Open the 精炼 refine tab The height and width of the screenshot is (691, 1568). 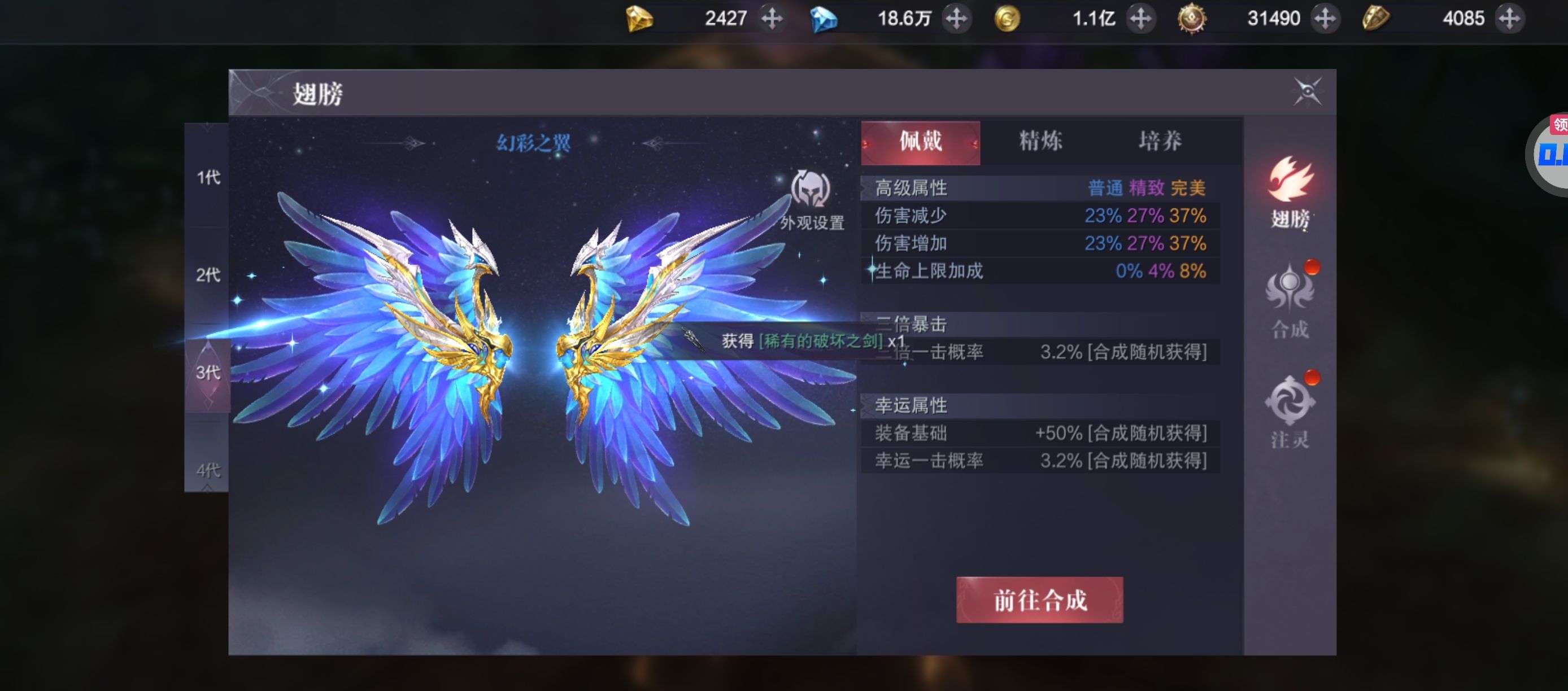(x=1040, y=142)
